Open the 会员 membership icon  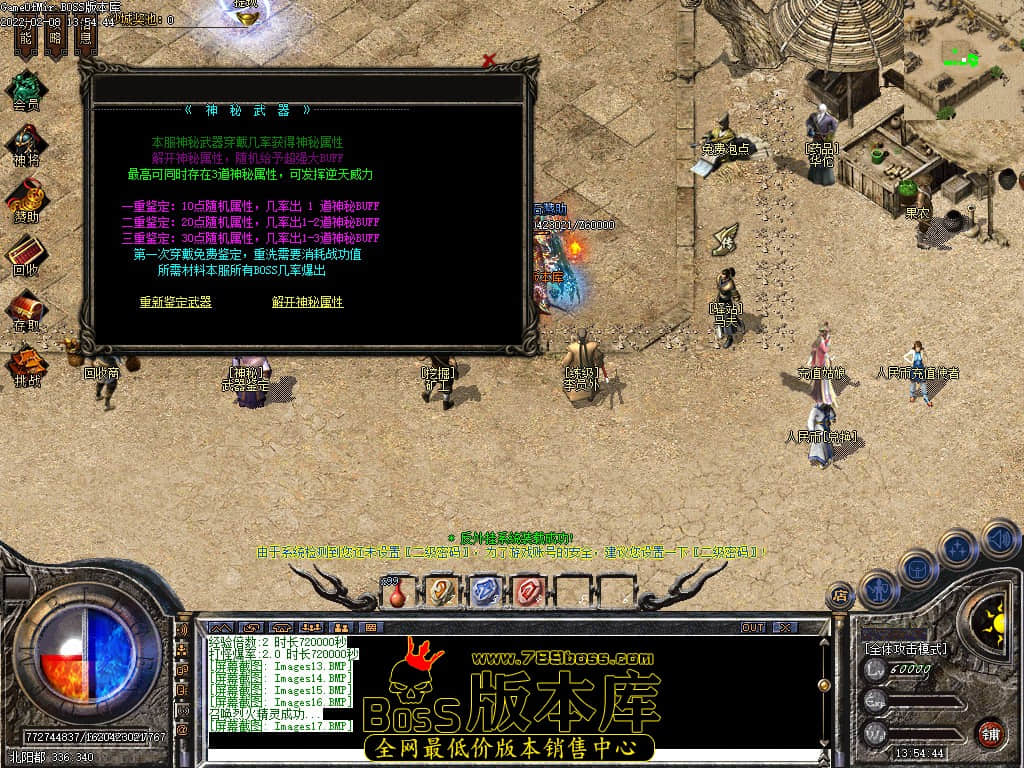(26, 89)
